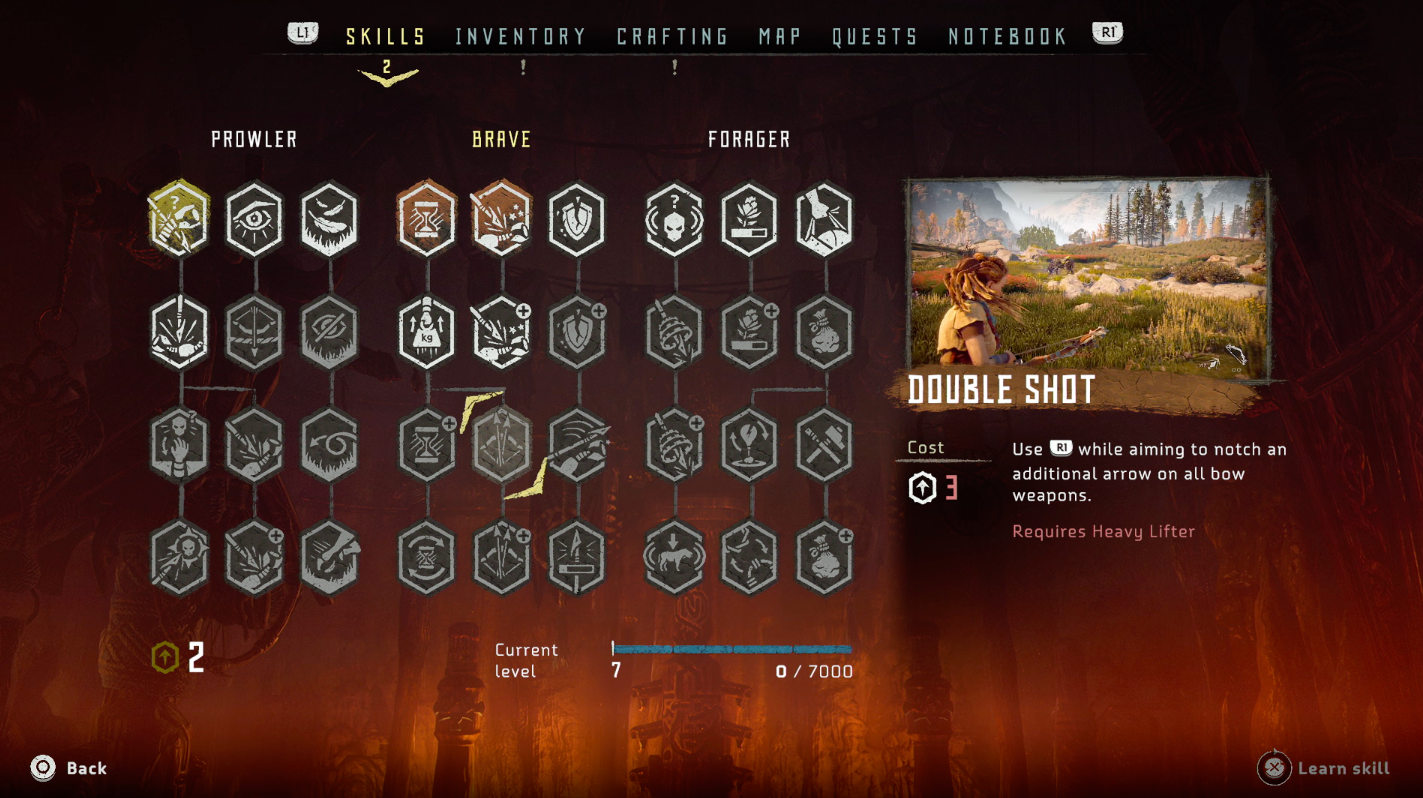Screen dimensions: 1423x798
Task: Select the rotating hourglass skill icon
Action: click(x=427, y=556)
